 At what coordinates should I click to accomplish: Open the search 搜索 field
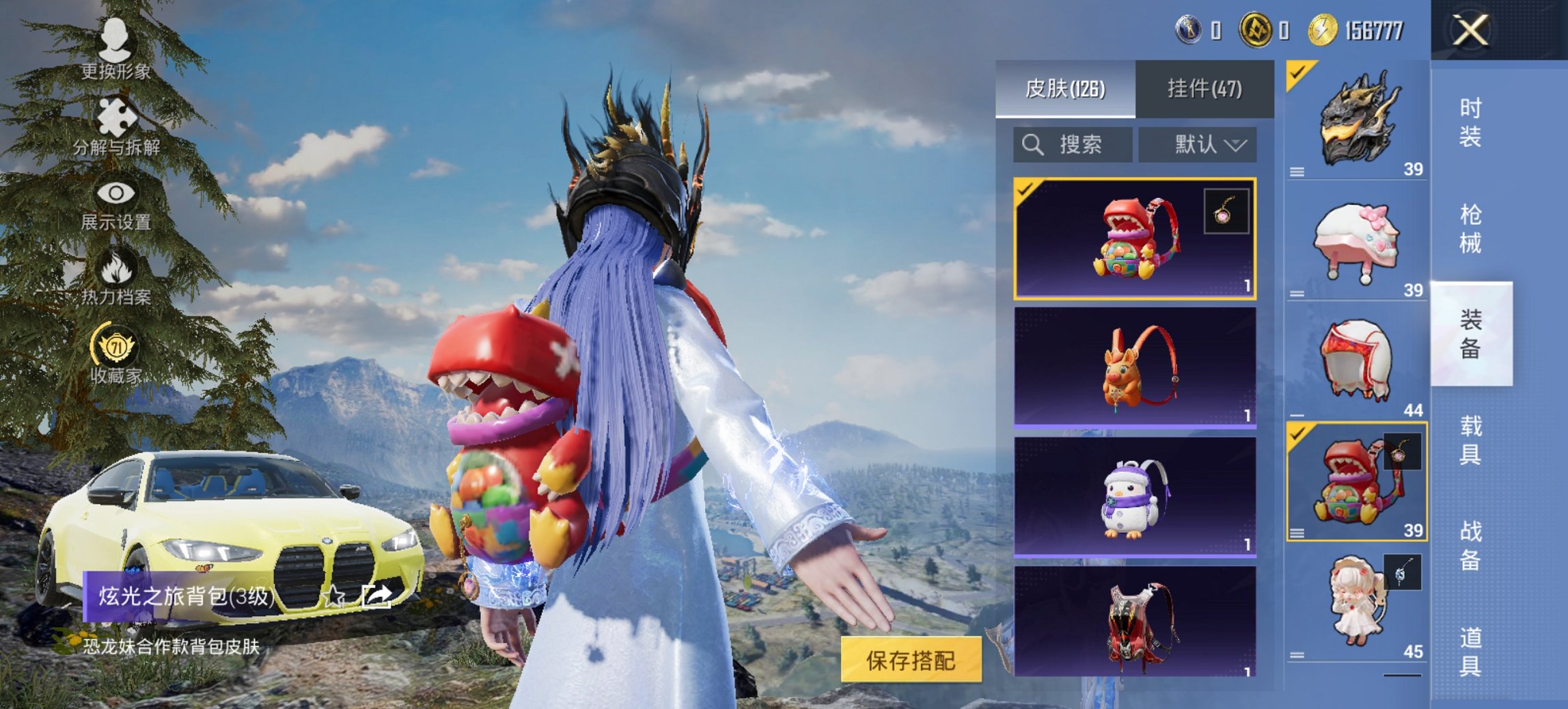pyautogui.click(x=1073, y=145)
